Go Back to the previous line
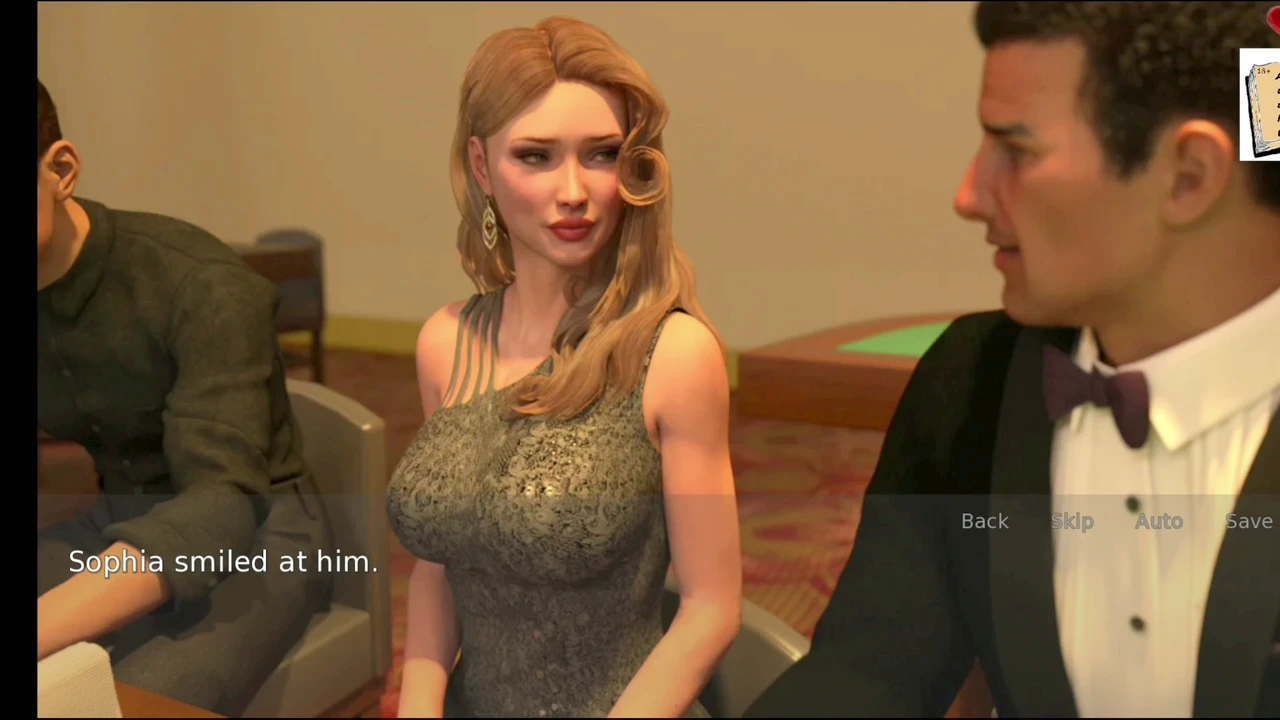 click(984, 521)
